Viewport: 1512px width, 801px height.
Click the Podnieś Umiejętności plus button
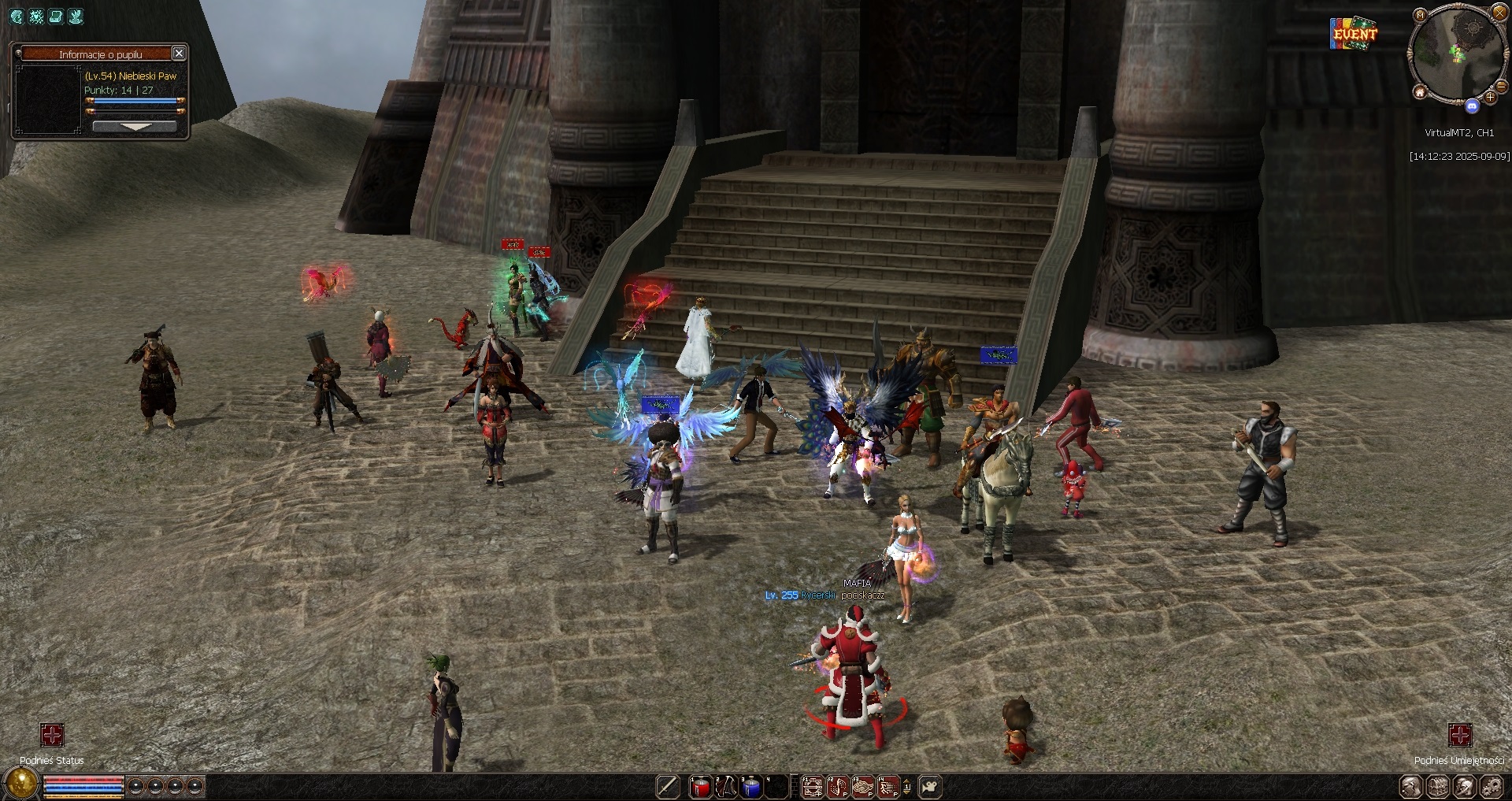coord(1460,736)
